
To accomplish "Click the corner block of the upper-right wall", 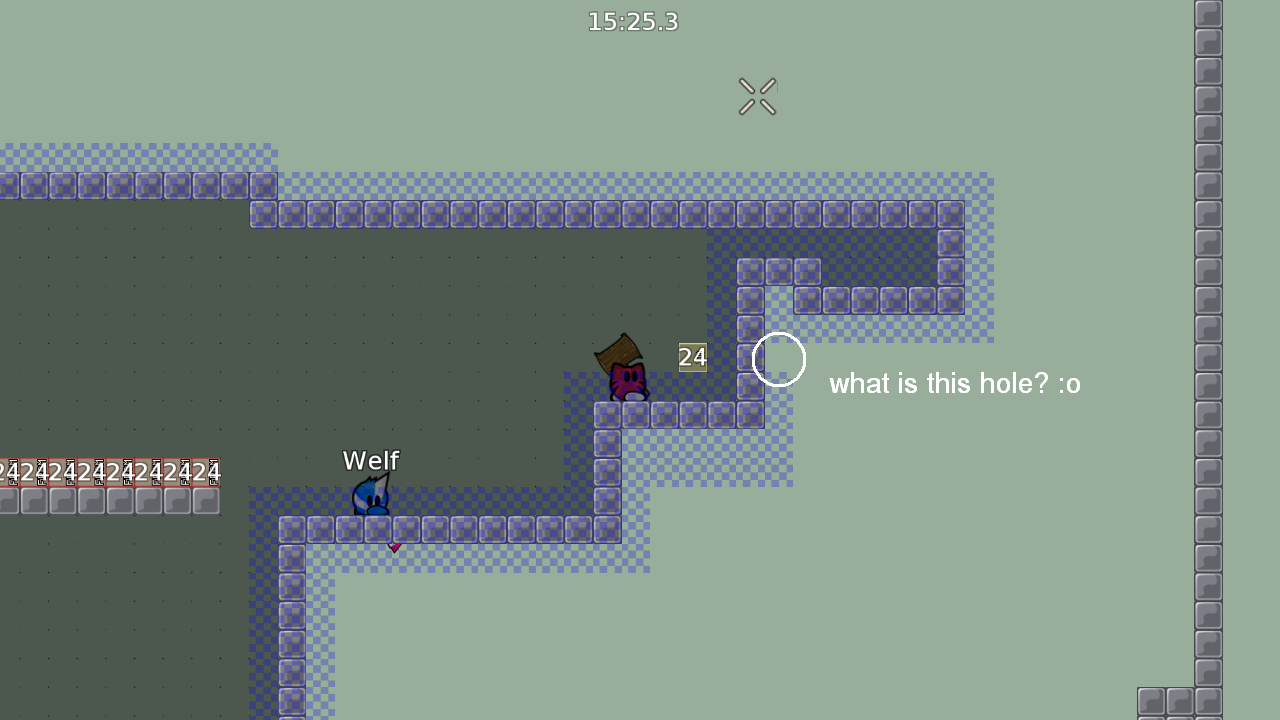I will coord(949,213).
